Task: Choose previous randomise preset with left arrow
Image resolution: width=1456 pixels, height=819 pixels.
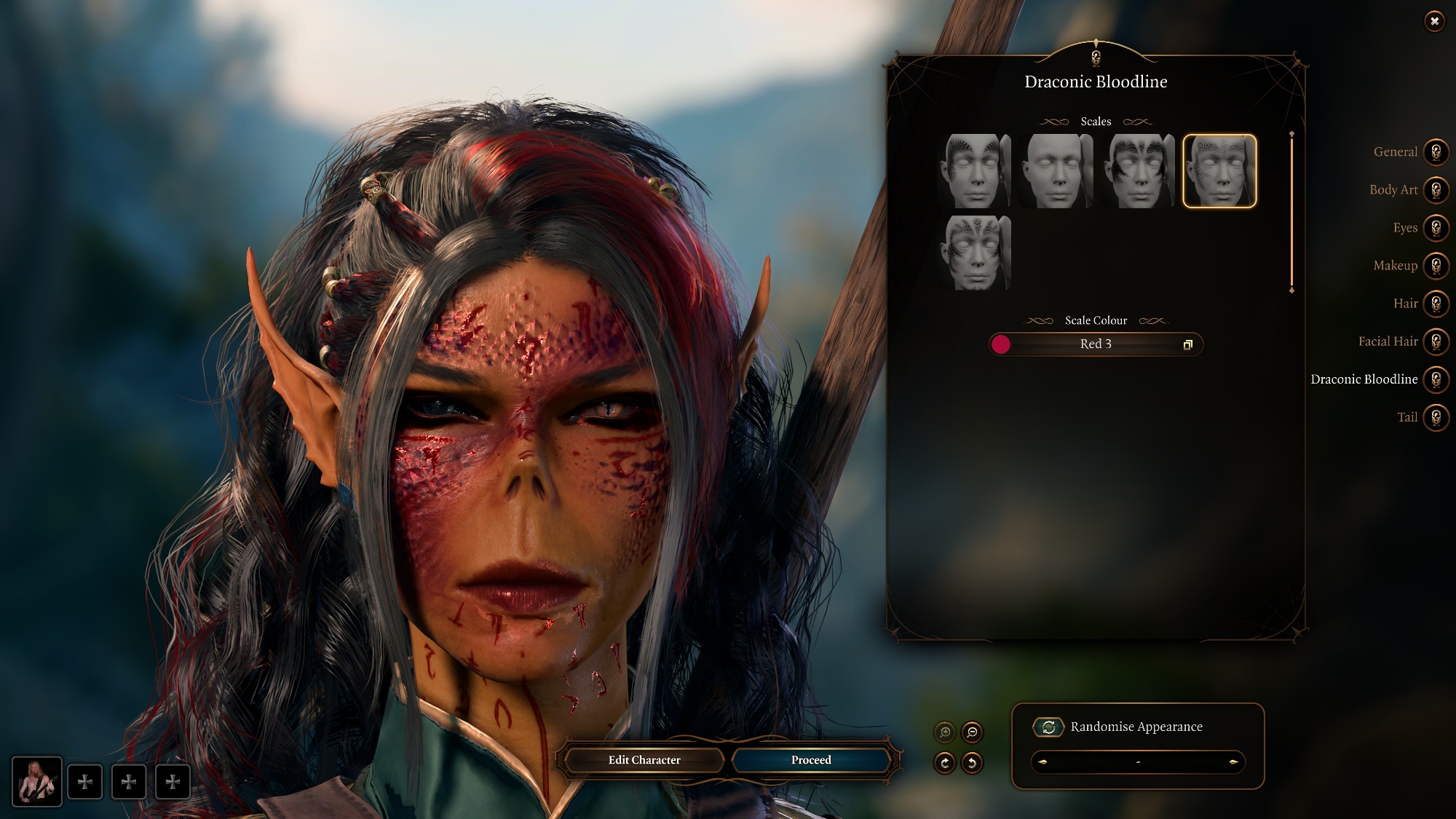Action: pos(1043,762)
